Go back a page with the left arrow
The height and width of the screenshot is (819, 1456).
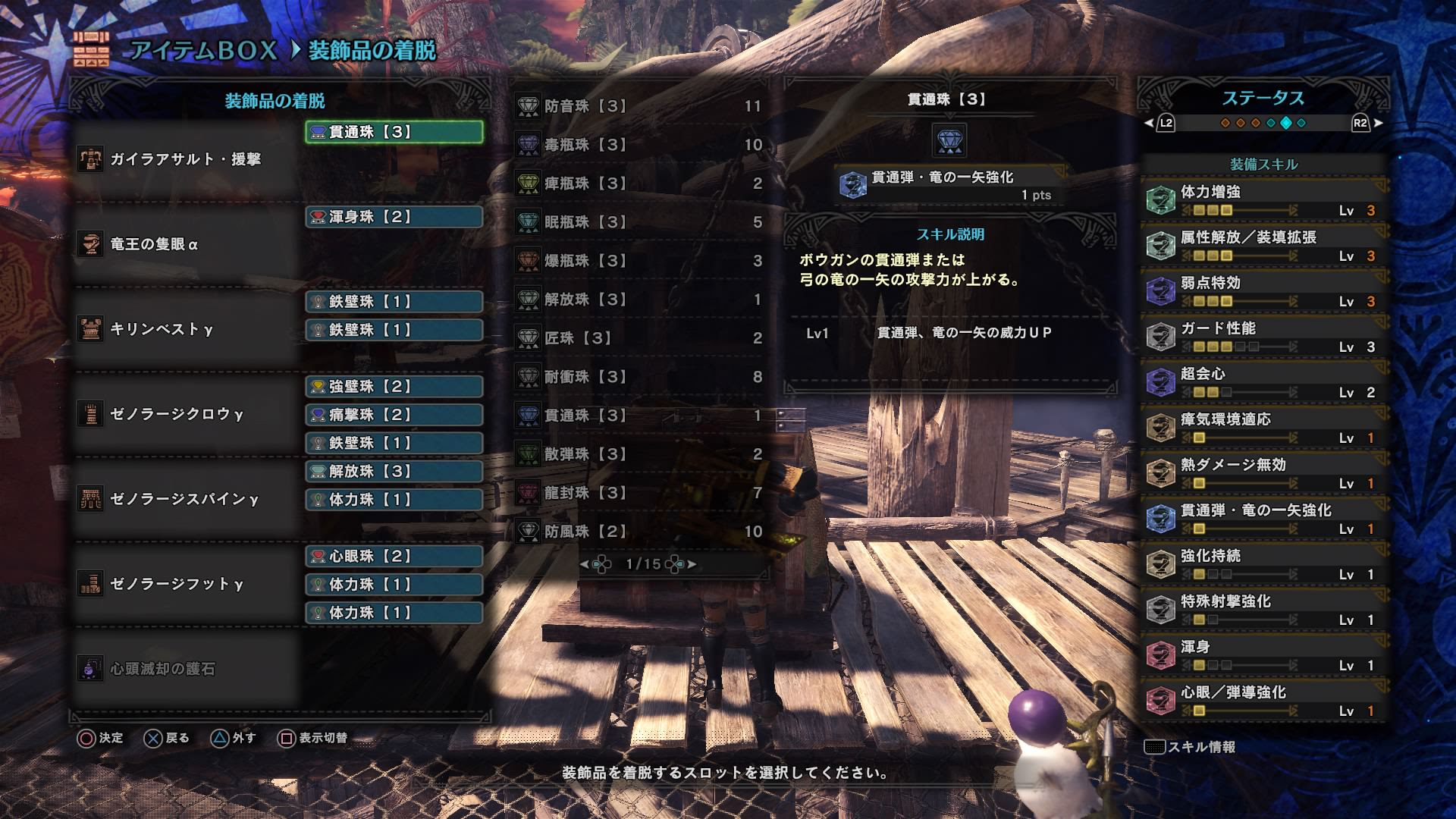coord(586,564)
